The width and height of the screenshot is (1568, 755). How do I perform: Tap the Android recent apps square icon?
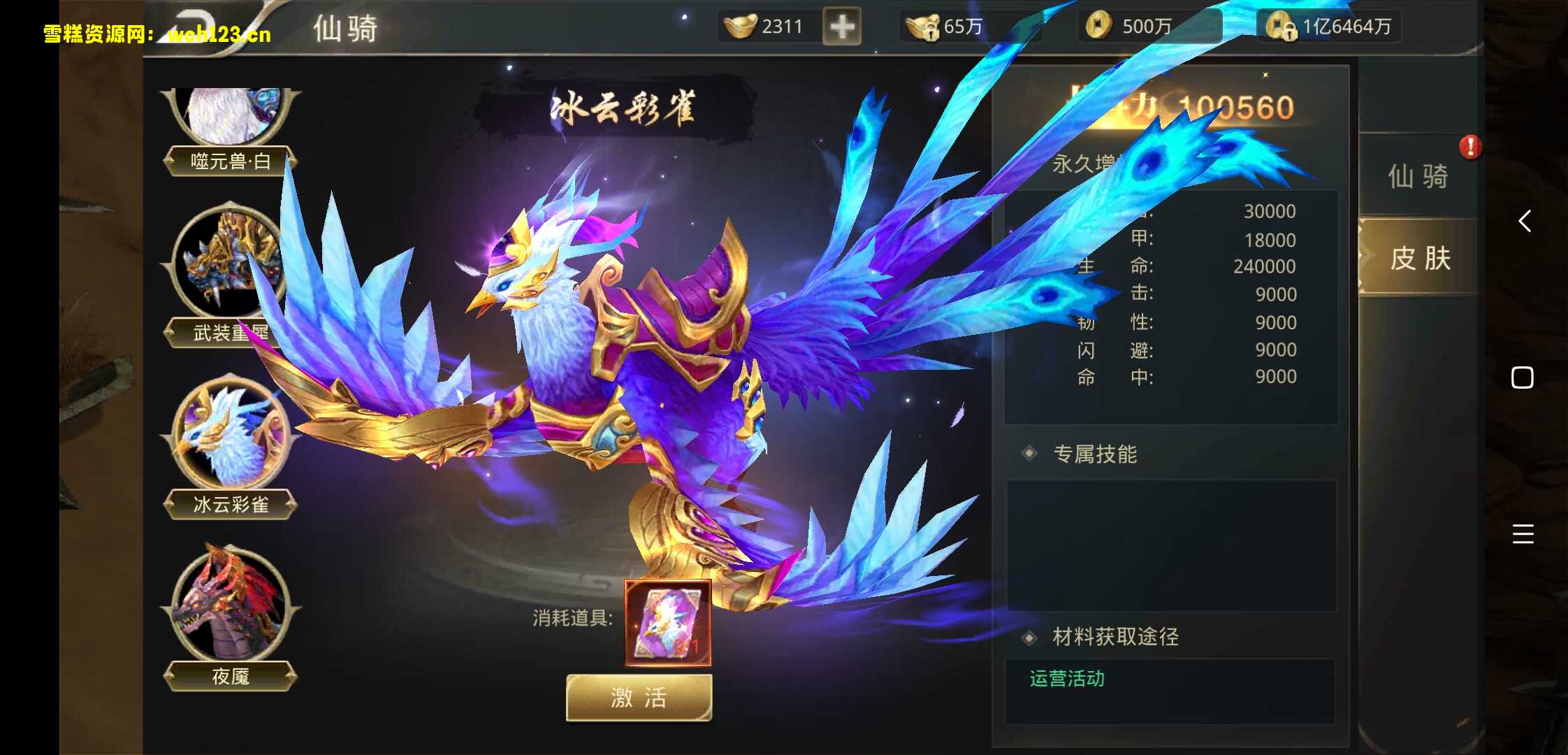[1521, 377]
